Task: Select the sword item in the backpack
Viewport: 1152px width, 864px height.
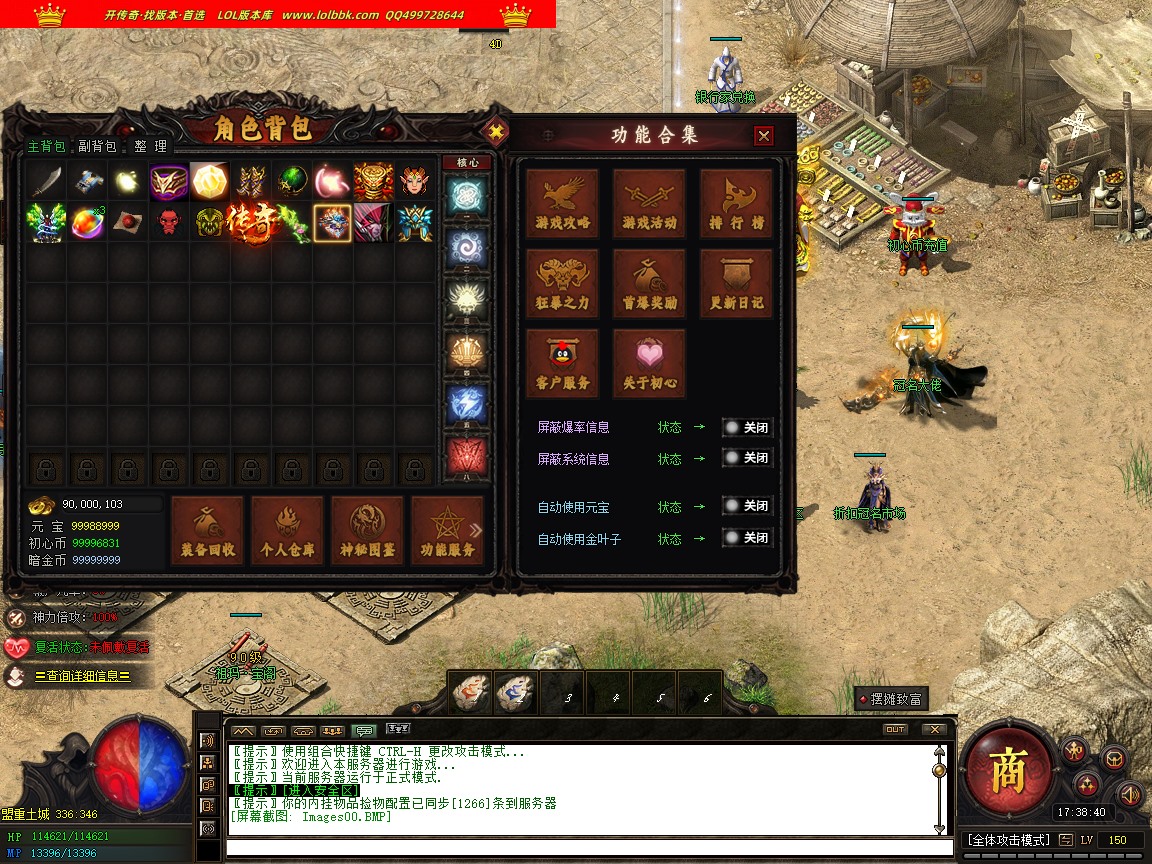Action: [x=46, y=181]
